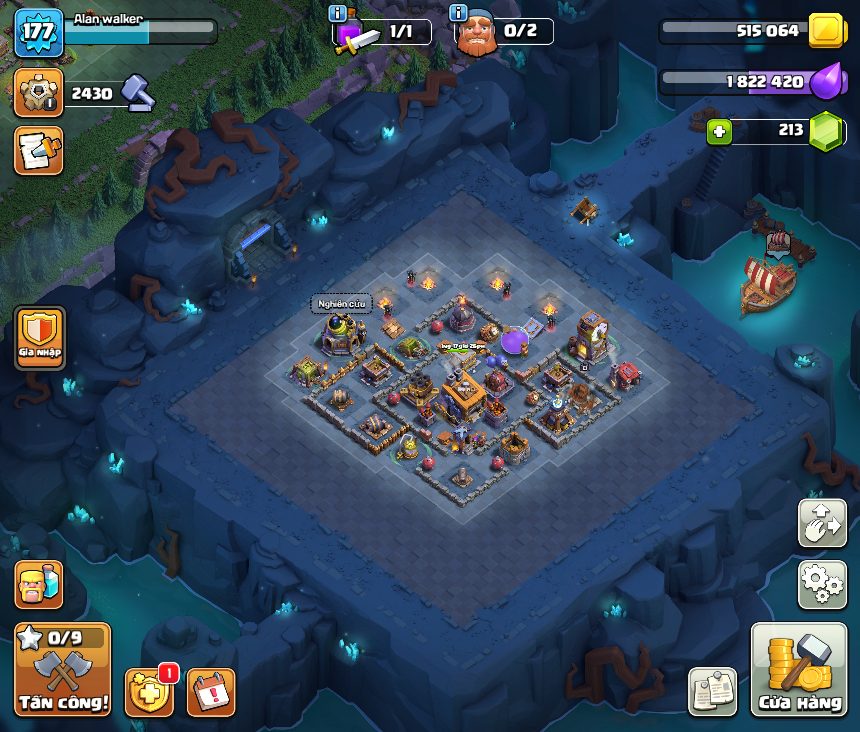Add gems with the green plus button

[x=719, y=131]
